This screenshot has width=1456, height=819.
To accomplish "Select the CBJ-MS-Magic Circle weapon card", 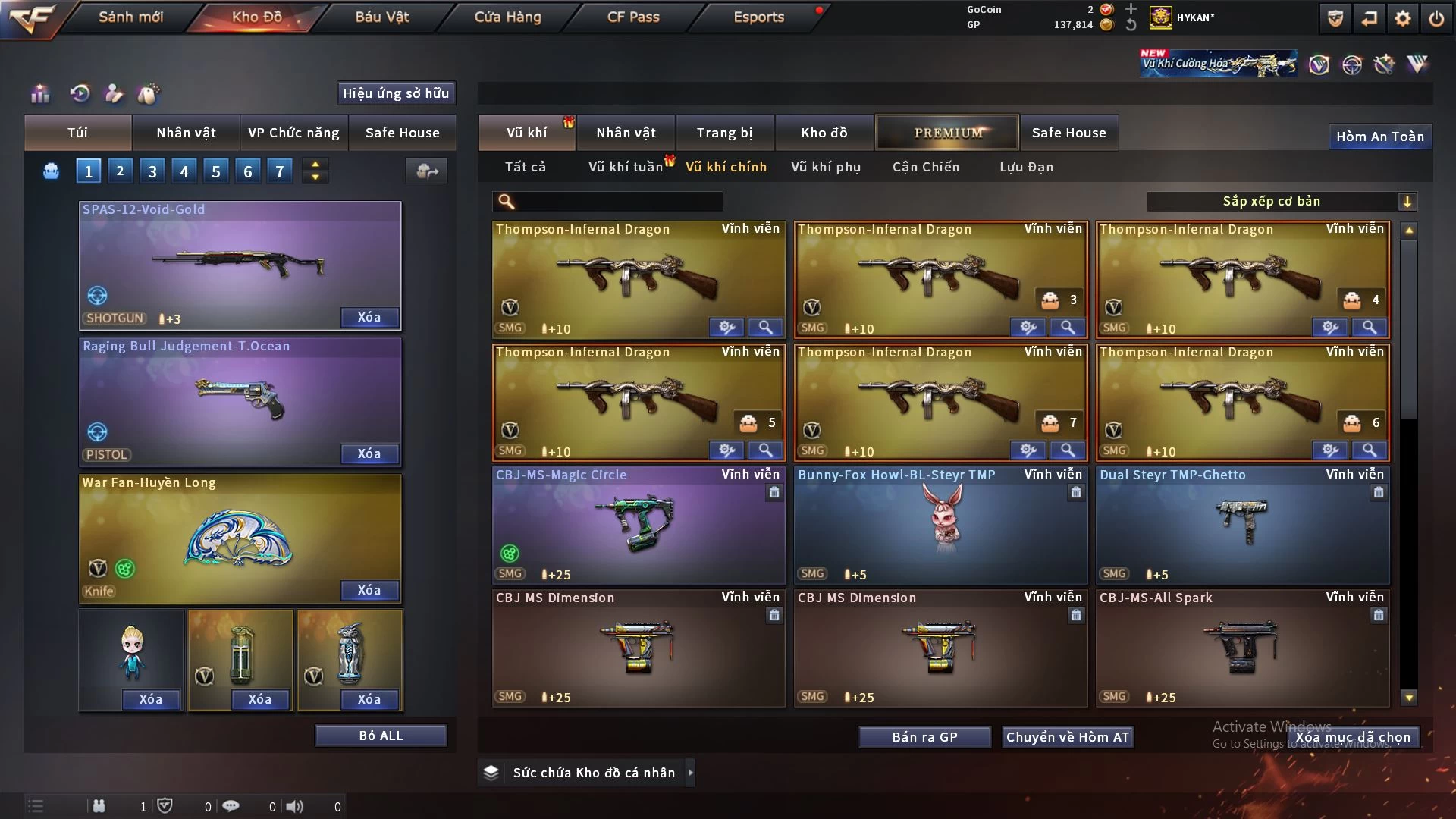I will 639,525.
